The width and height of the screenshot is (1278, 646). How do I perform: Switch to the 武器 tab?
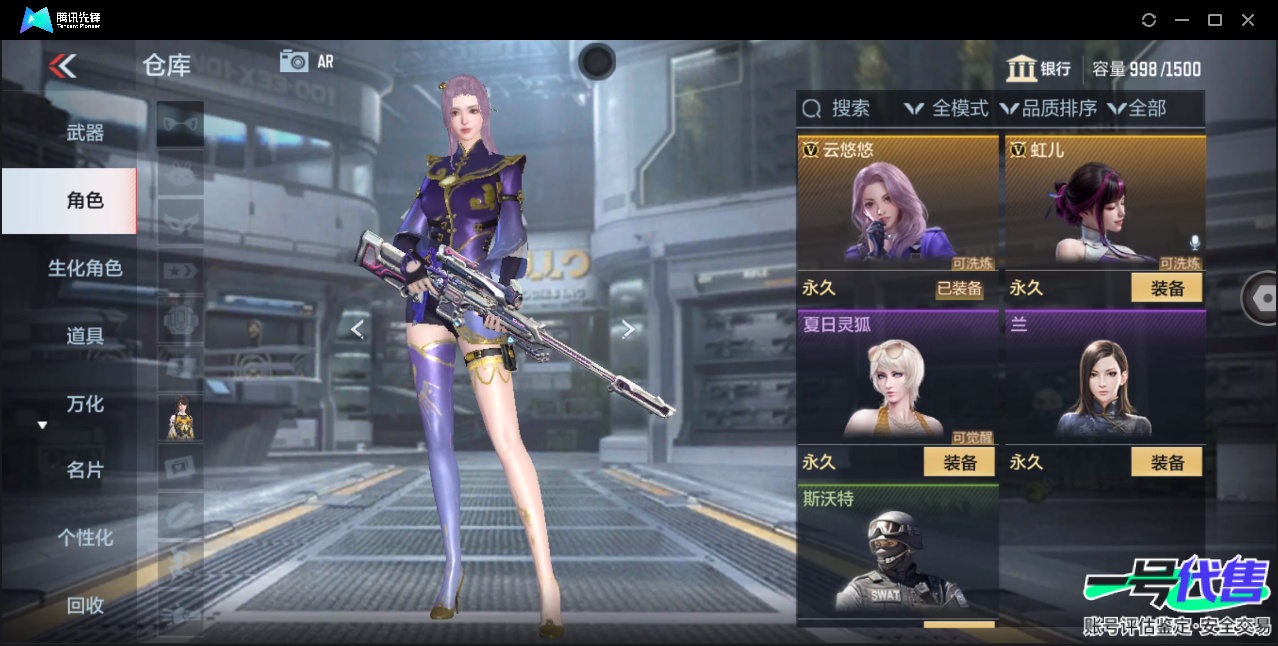tap(85, 132)
